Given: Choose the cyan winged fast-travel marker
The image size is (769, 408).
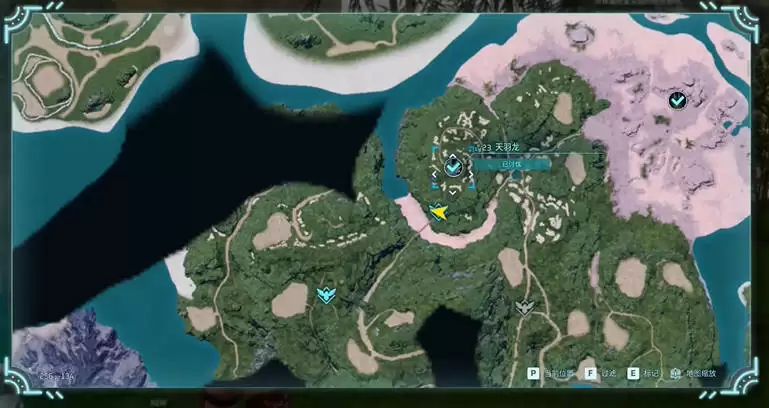Looking at the screenshot, I should tap(325, 294).
